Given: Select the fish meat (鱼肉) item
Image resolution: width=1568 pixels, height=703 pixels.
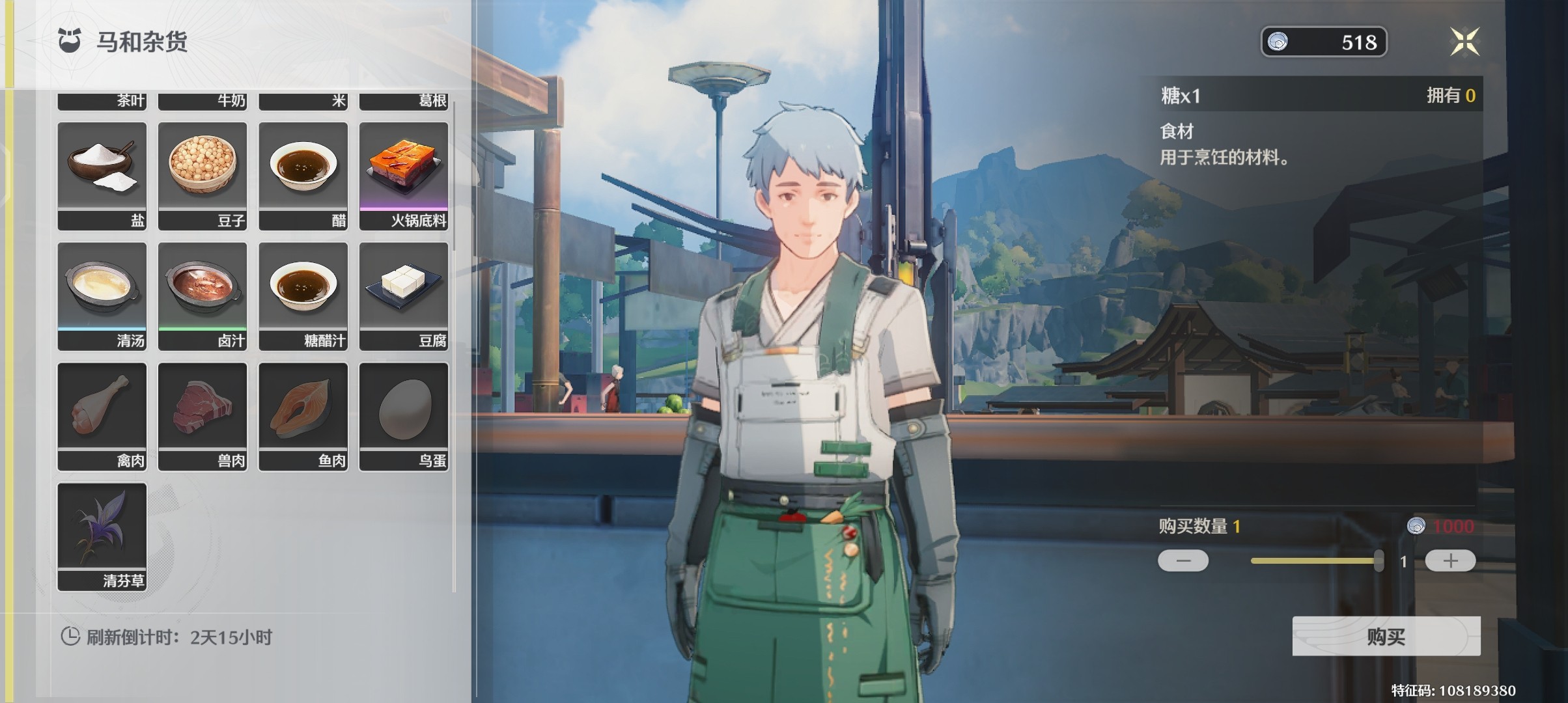Looking at the screenshot, I should point(303,415).
